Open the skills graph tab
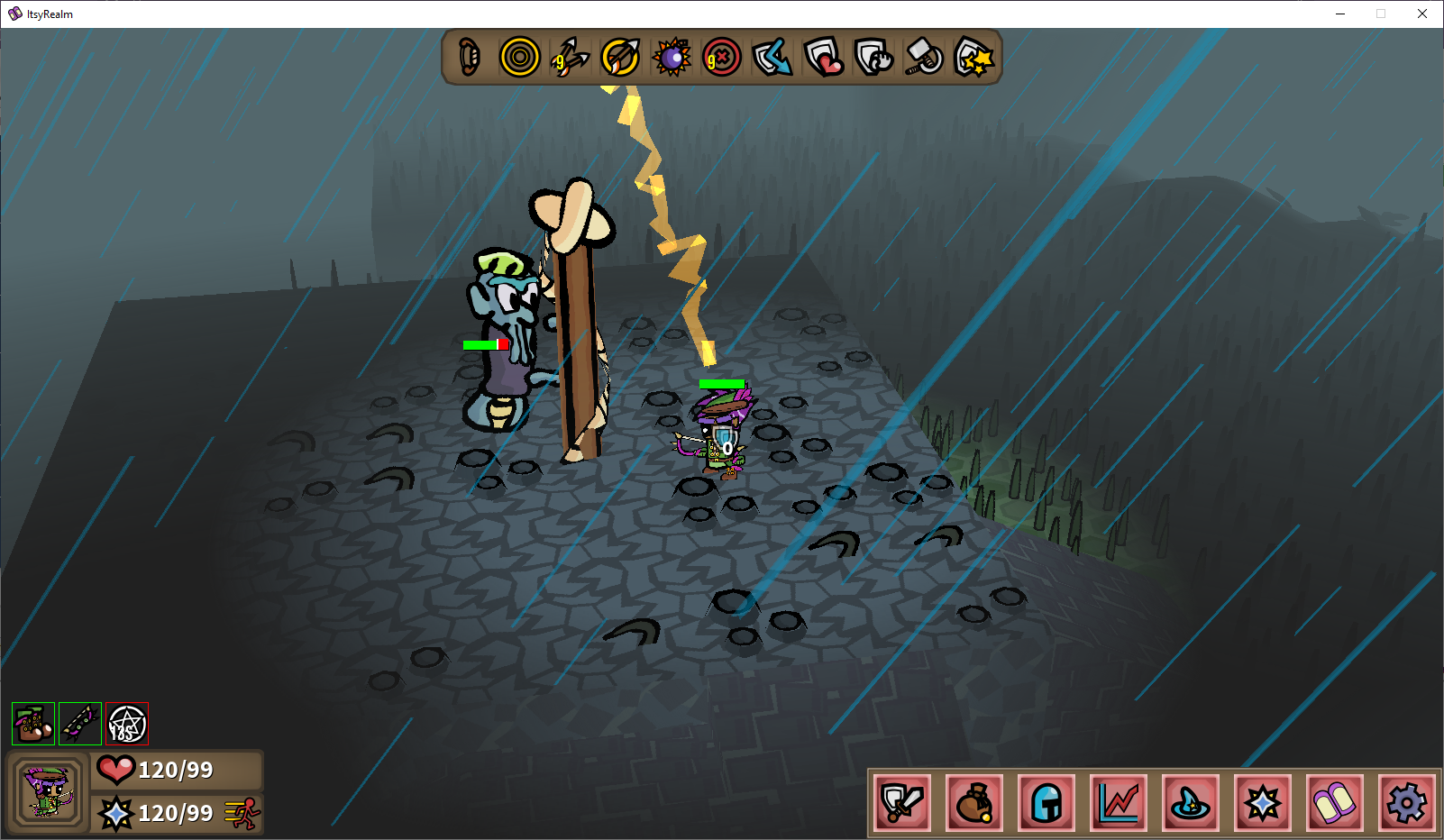Image resolution: width=1444 pixels, height=840 pixels. click(x=1119, y=802)
